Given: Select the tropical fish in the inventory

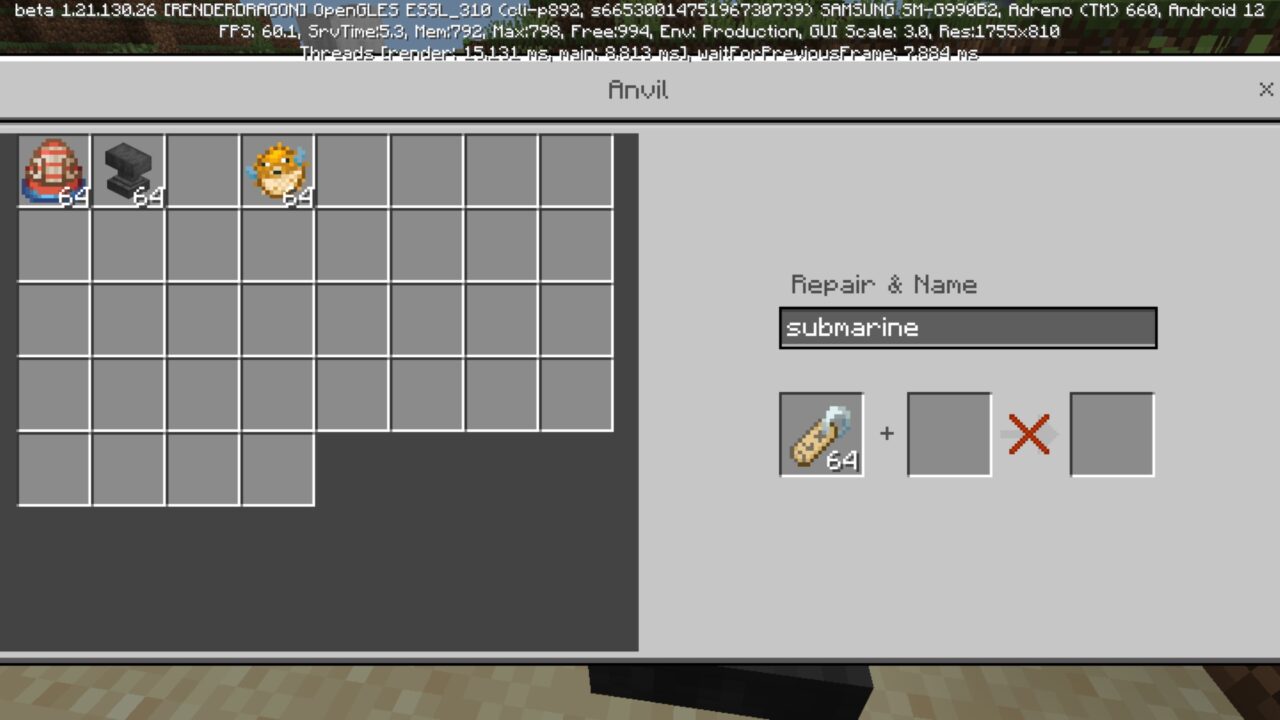Looking at the screenshot, I should 53,170.
